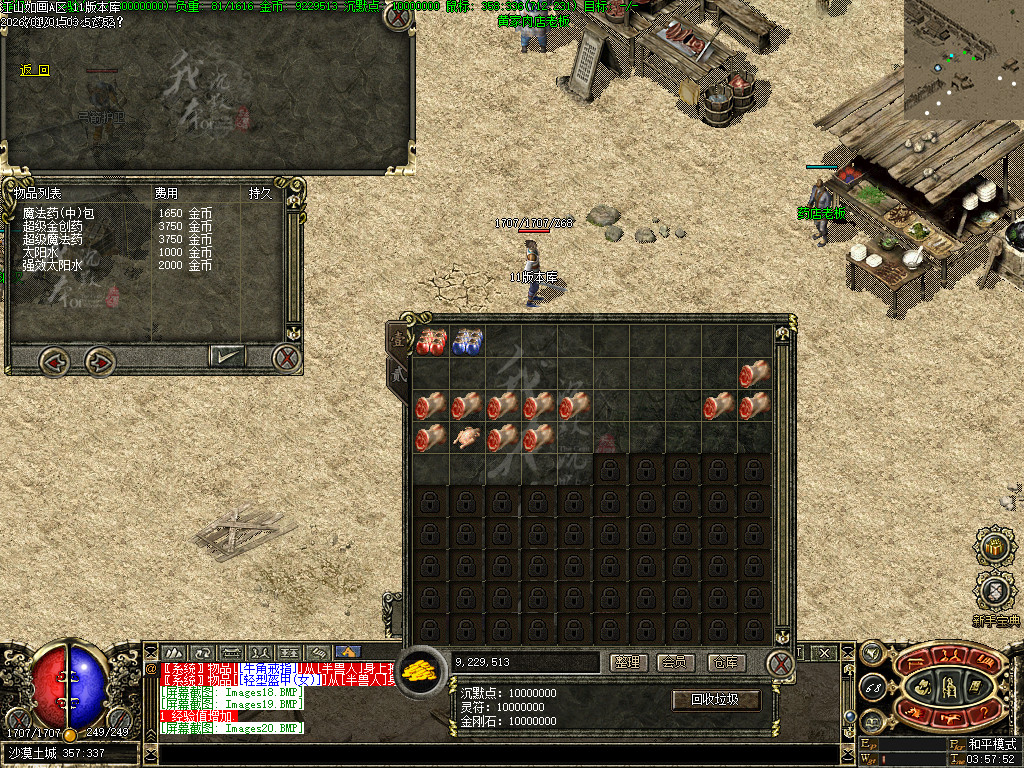Image resolution: width=1024 pixels, height=768 pixels.
Task: Click the 整理 sort button
Action: (627, 662)
